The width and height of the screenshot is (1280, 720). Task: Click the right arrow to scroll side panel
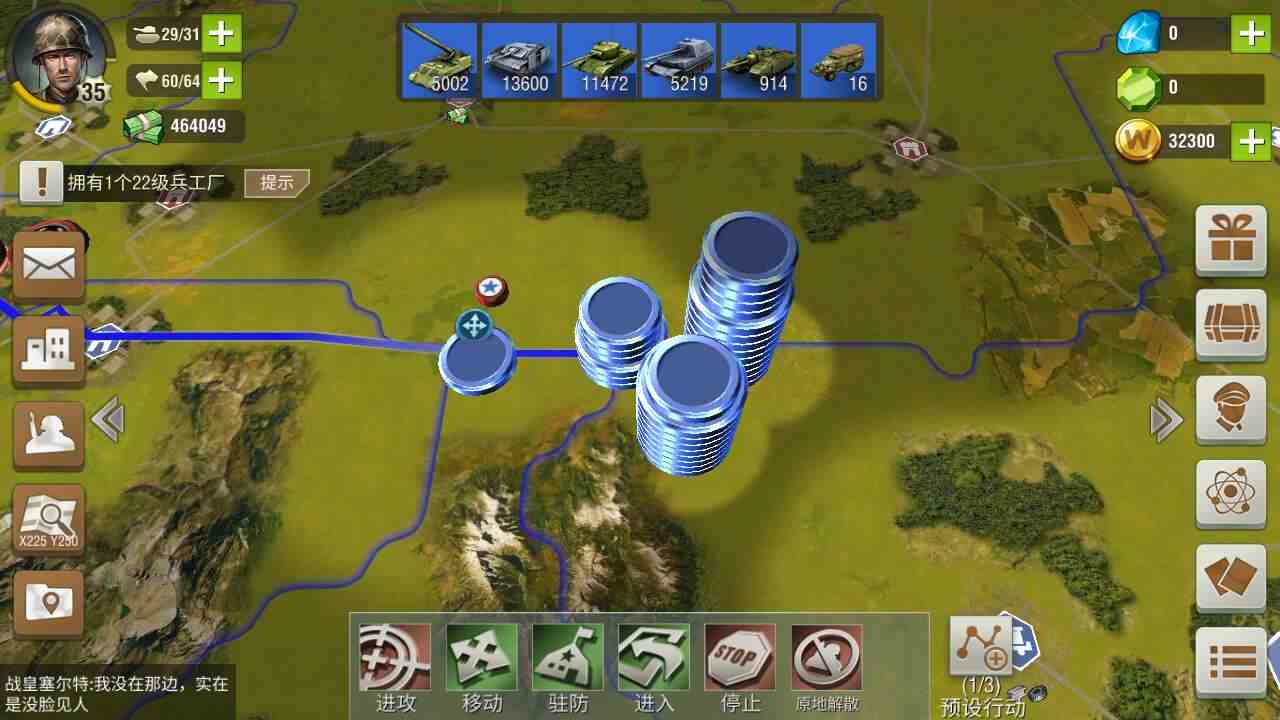point(1166,420)
